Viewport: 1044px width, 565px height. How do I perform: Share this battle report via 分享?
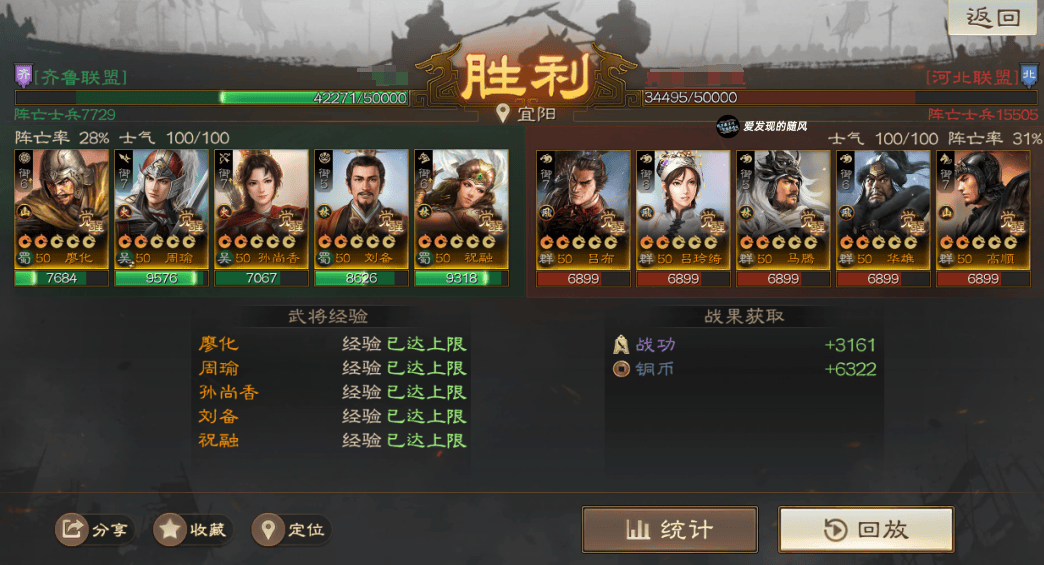click(x=96, y=529)
